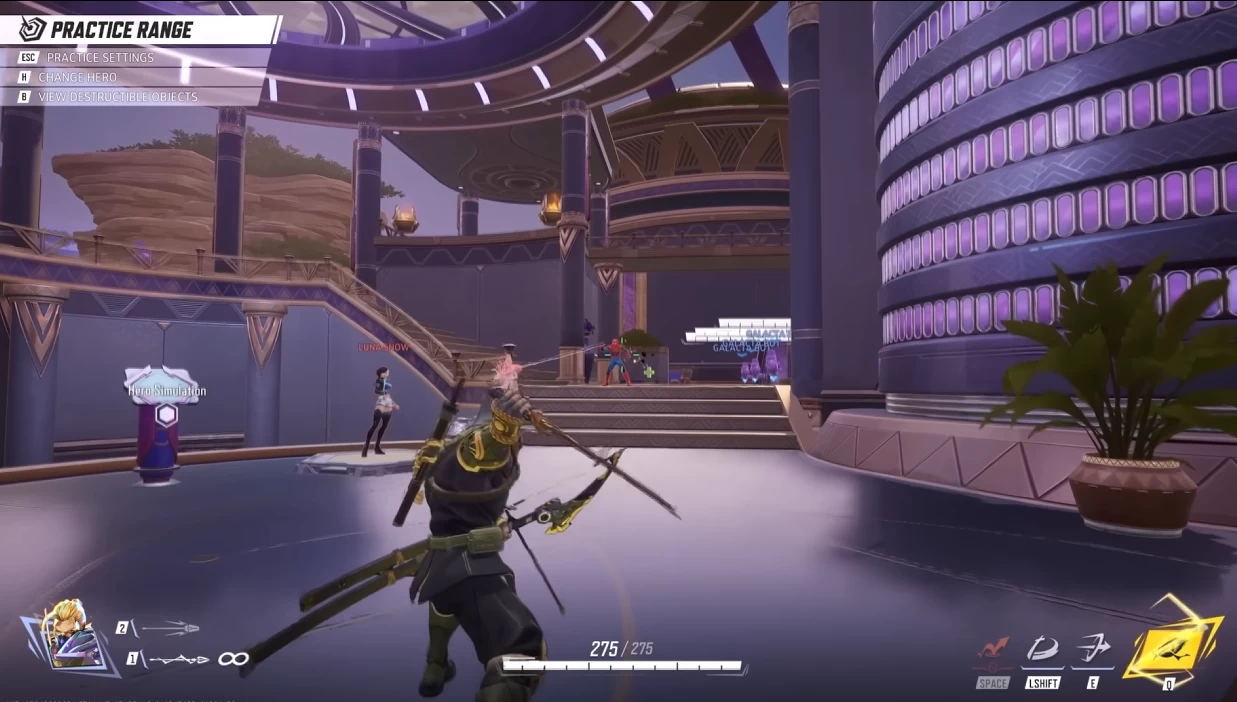Select View Destructible Objects

pyautogui.click(x=117, y=97)
